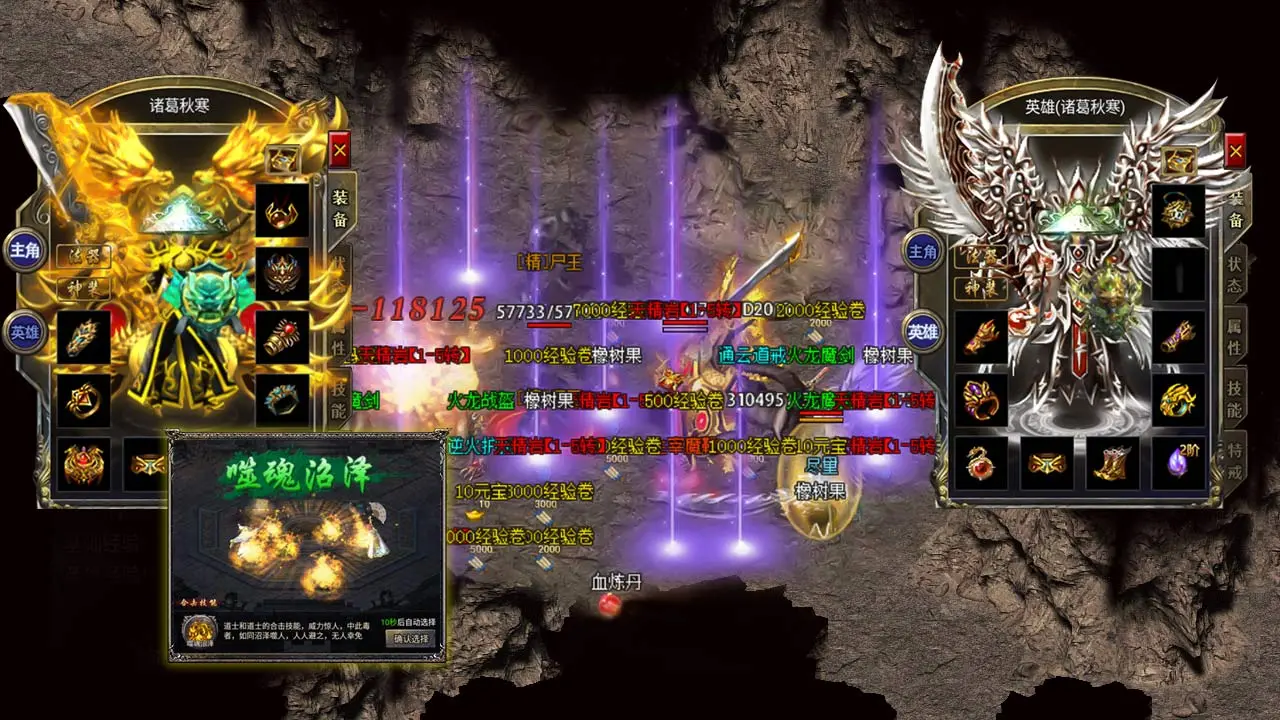Switch to 主角 on the silver-winged hero panel
Image resolution: width=1280 pixels, height=720 pixels.
922,251
